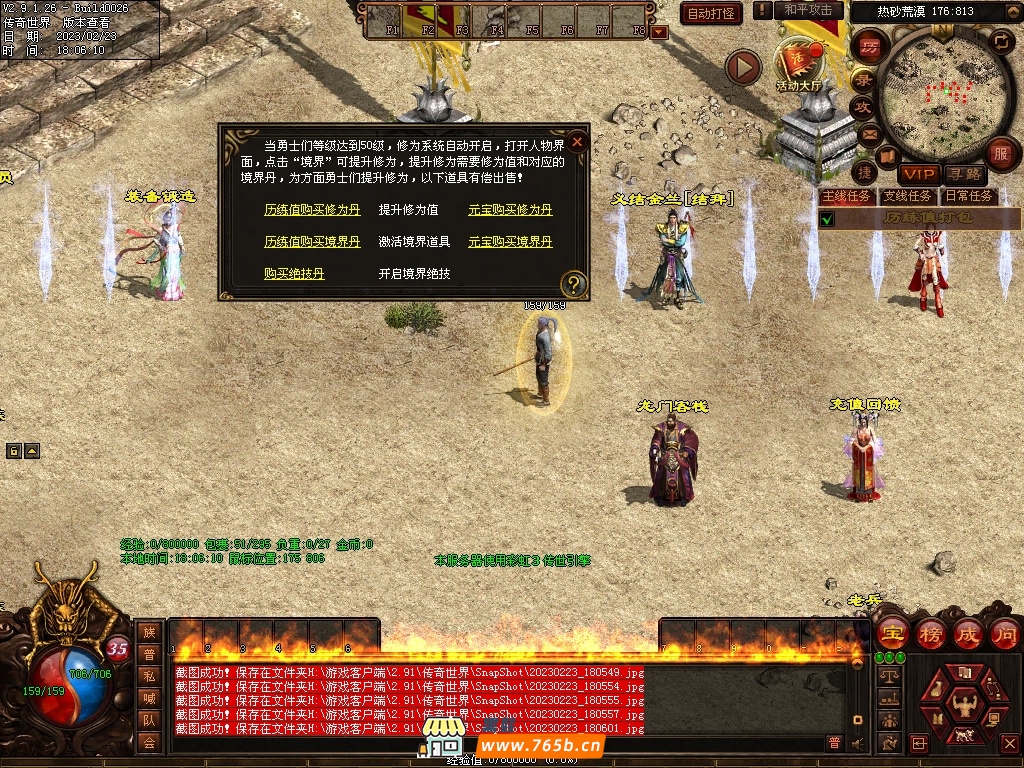
Task: Close the cultivation dialog with the red X
Action: coord(577,142)
